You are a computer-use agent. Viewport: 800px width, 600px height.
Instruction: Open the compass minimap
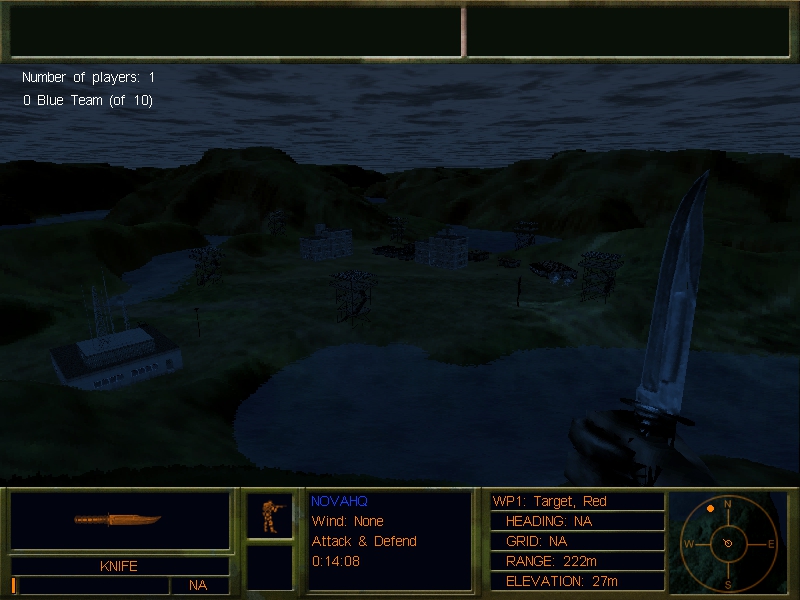pos(728,543)
